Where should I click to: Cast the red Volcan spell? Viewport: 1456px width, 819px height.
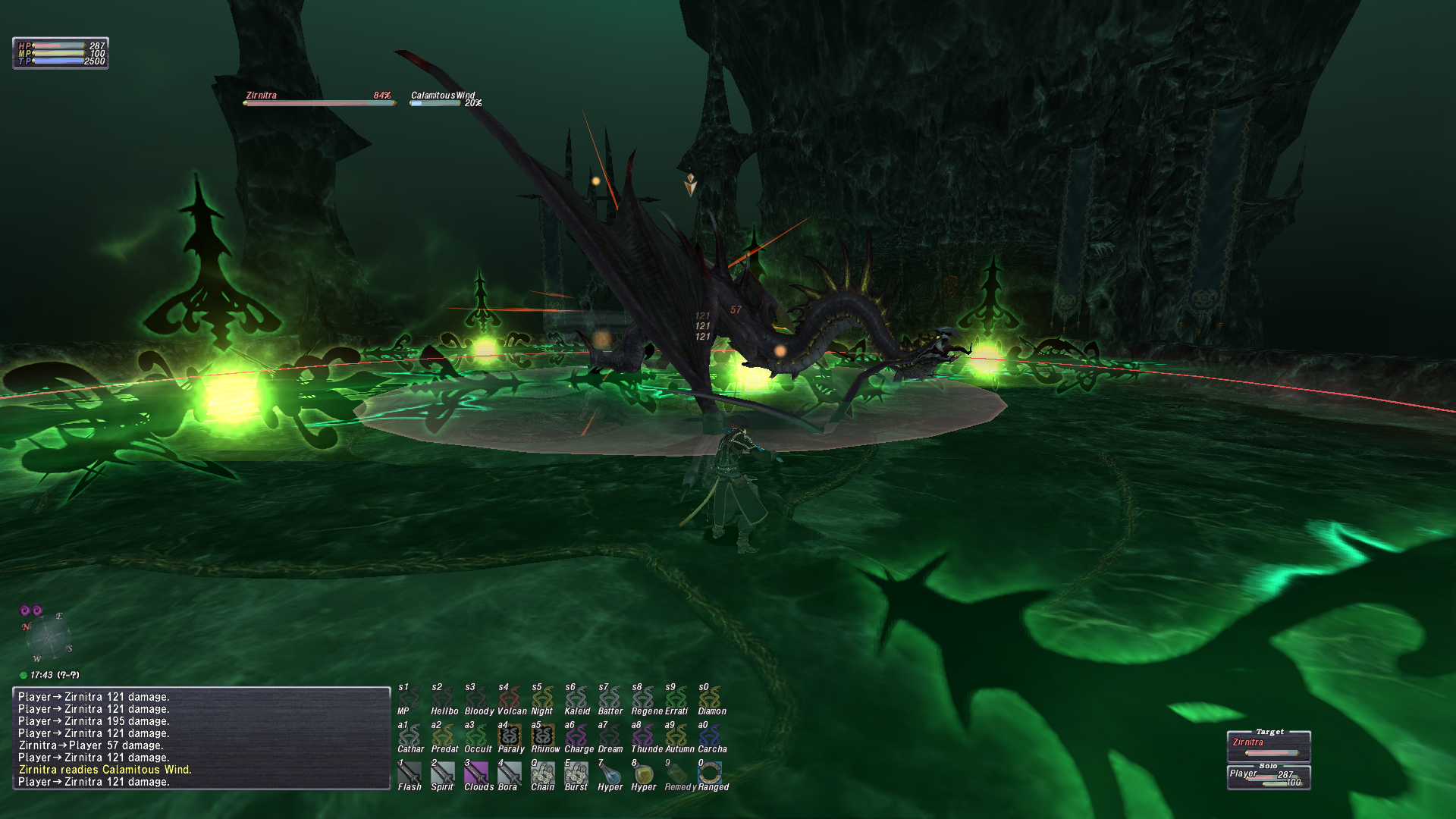coord(510,698)
